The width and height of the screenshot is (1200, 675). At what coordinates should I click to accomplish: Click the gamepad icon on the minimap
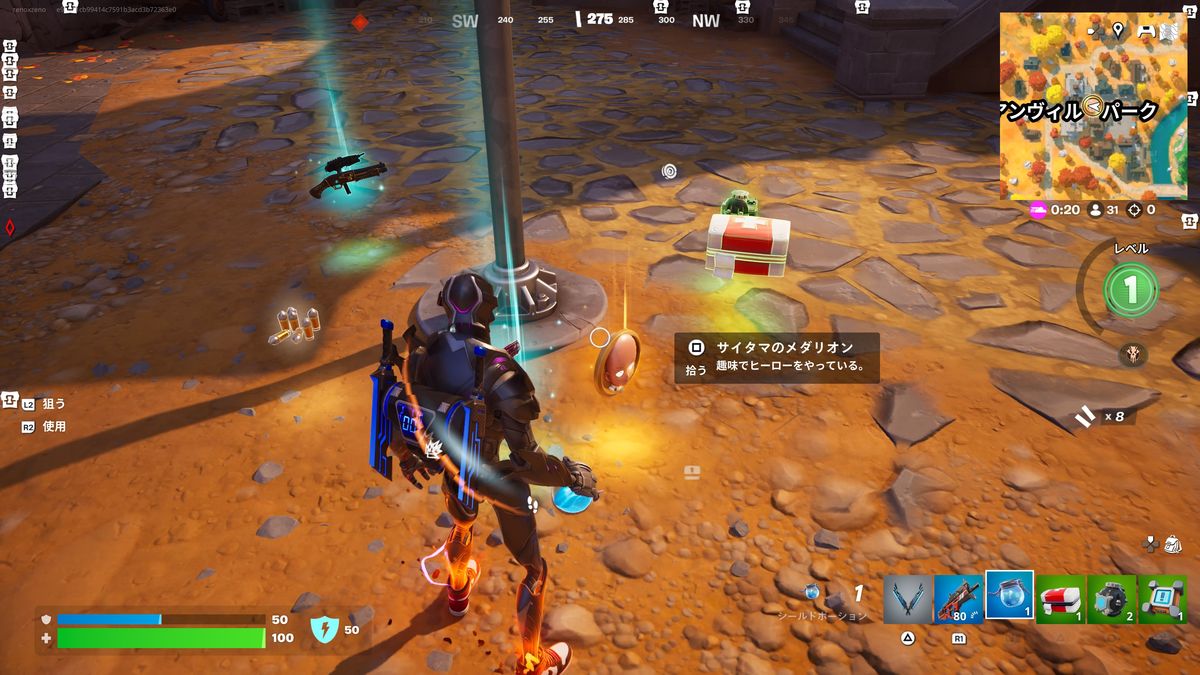pos(1146,30)
